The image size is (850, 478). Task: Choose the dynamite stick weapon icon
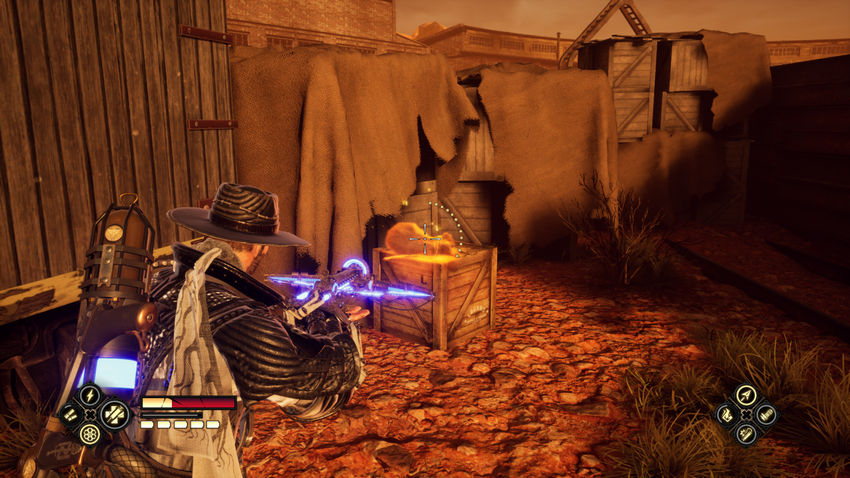[x=745, y=433]
